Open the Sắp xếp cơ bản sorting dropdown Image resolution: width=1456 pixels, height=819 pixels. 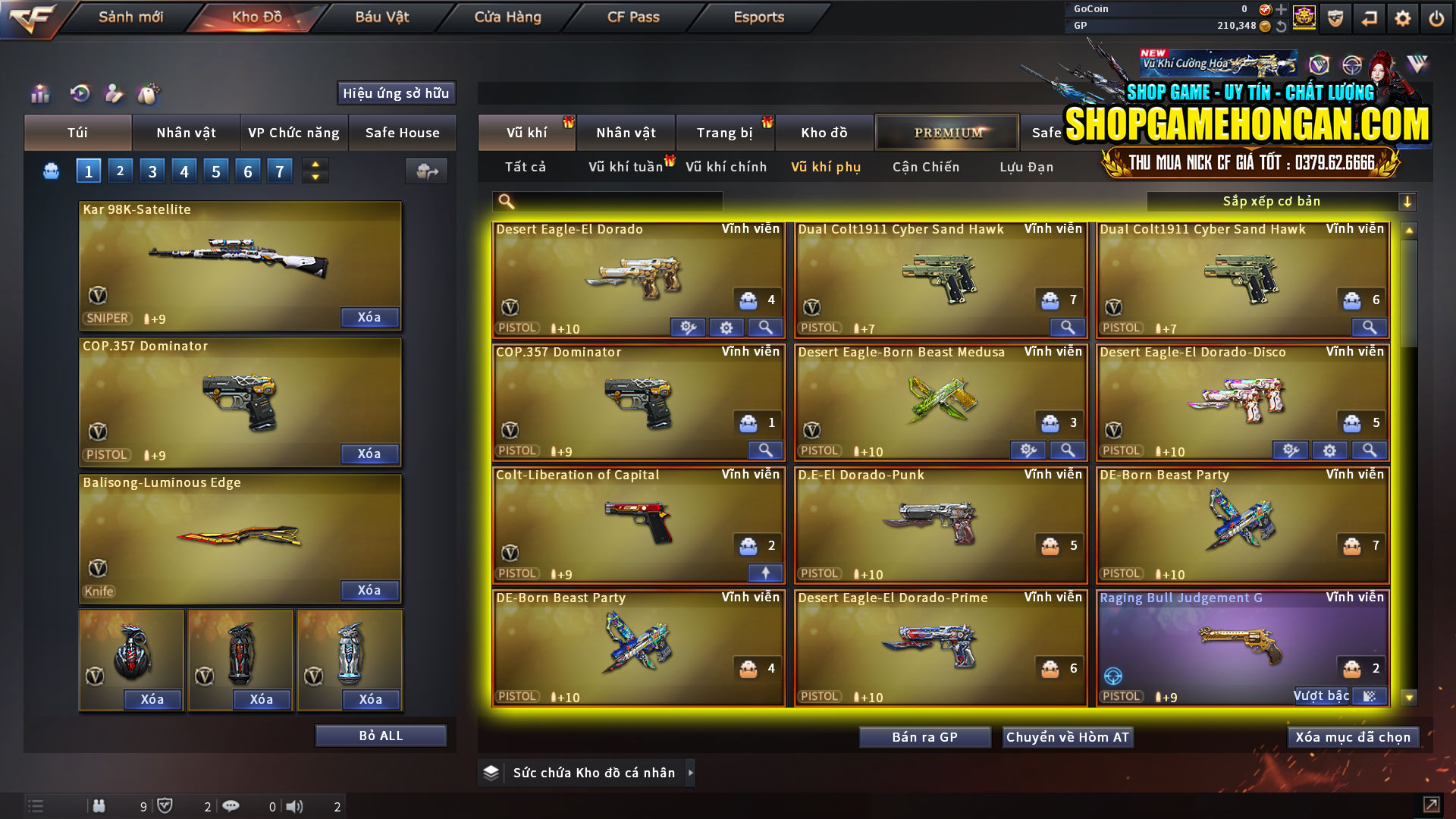coord(1282,201)
